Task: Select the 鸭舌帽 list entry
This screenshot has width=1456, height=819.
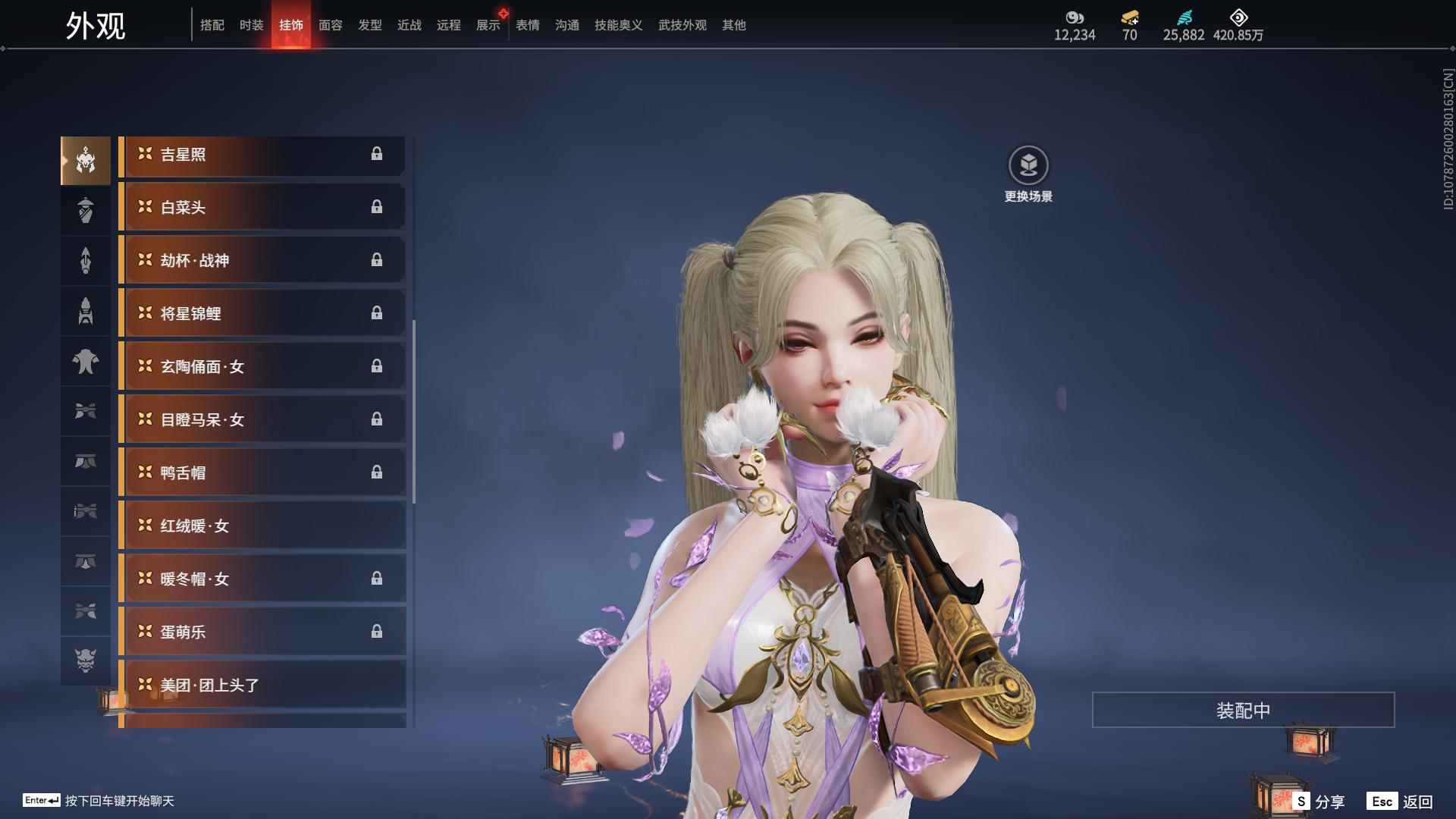Action: [x=262, y=473]
